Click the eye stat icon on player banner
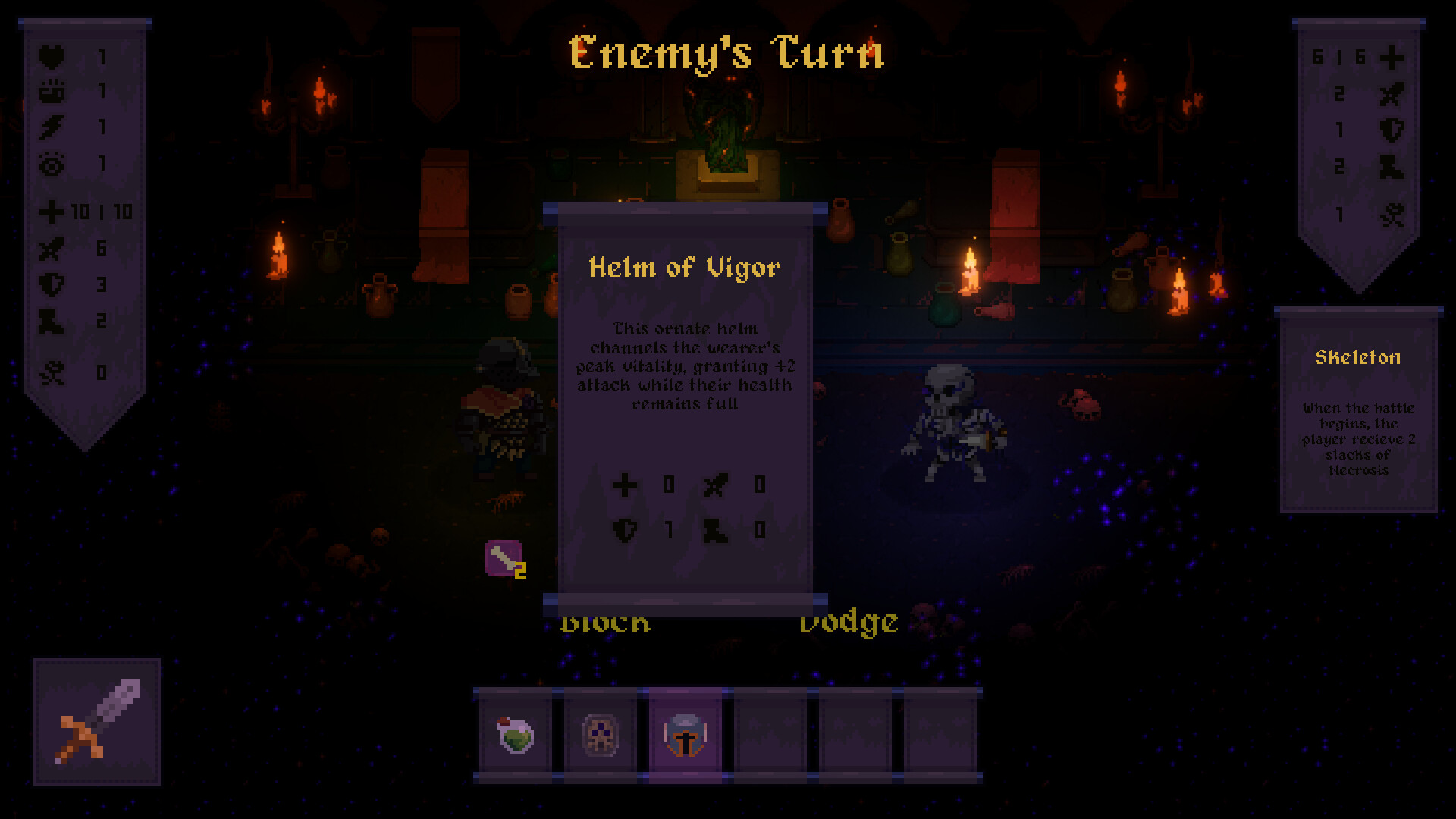Screen dimensions: 1456x819 click(x=49, y=164)
